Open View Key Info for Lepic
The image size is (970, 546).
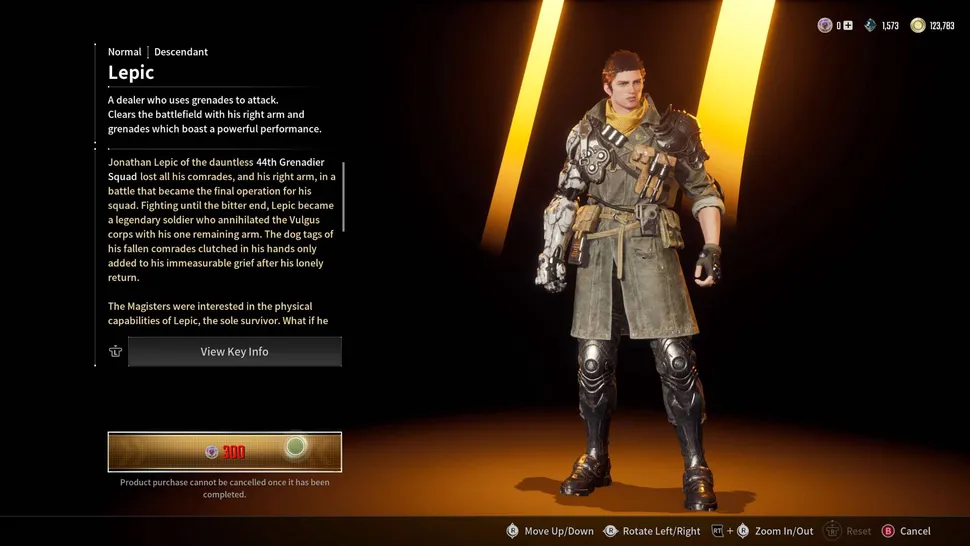point(234,352)
